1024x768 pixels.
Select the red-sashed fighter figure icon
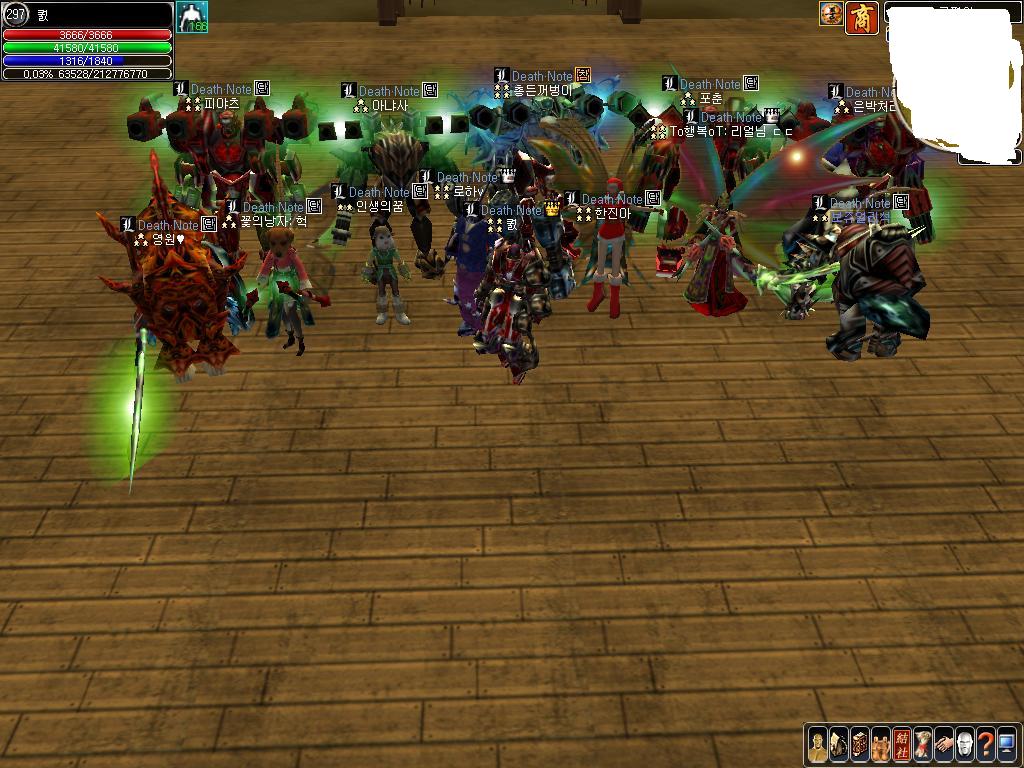(923, 744)
